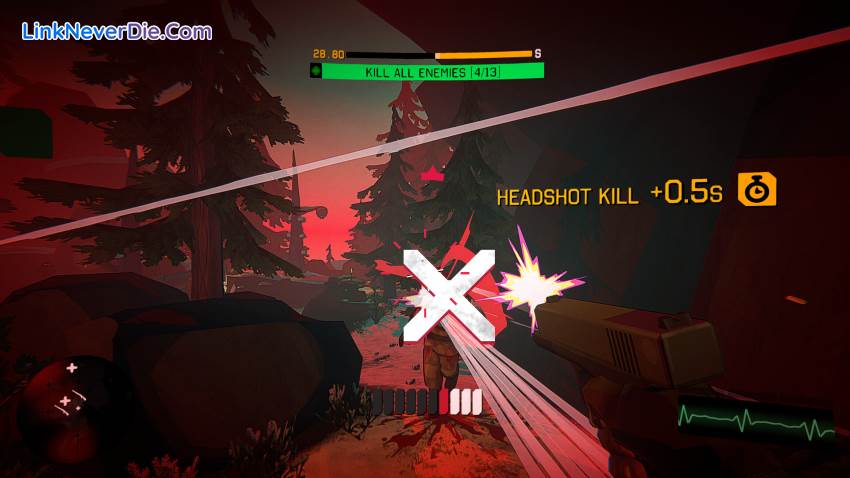Select the circular radar minimap
Image resolution: width=850 pixels, height=478 pixels.
(x=63, y=394)
